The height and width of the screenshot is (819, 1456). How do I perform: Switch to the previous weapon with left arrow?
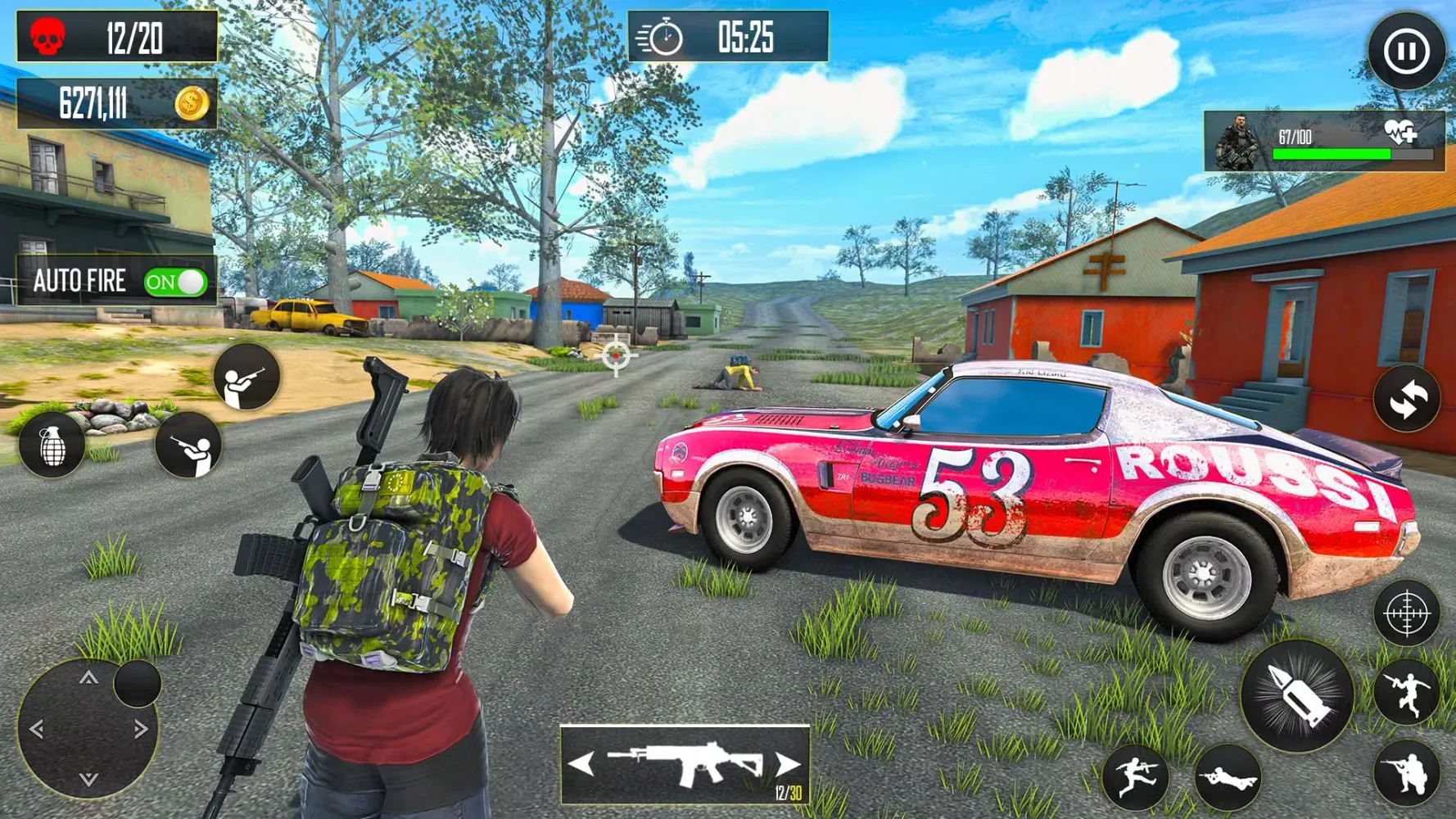[x=581, y=765]
